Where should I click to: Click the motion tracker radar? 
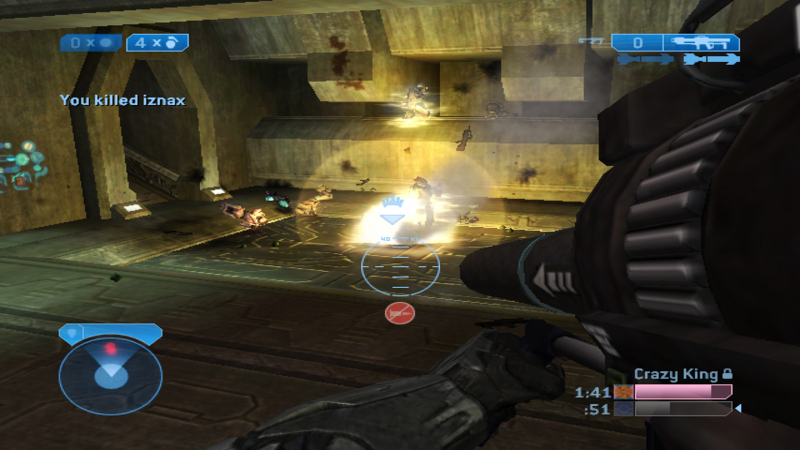(109, 374)
